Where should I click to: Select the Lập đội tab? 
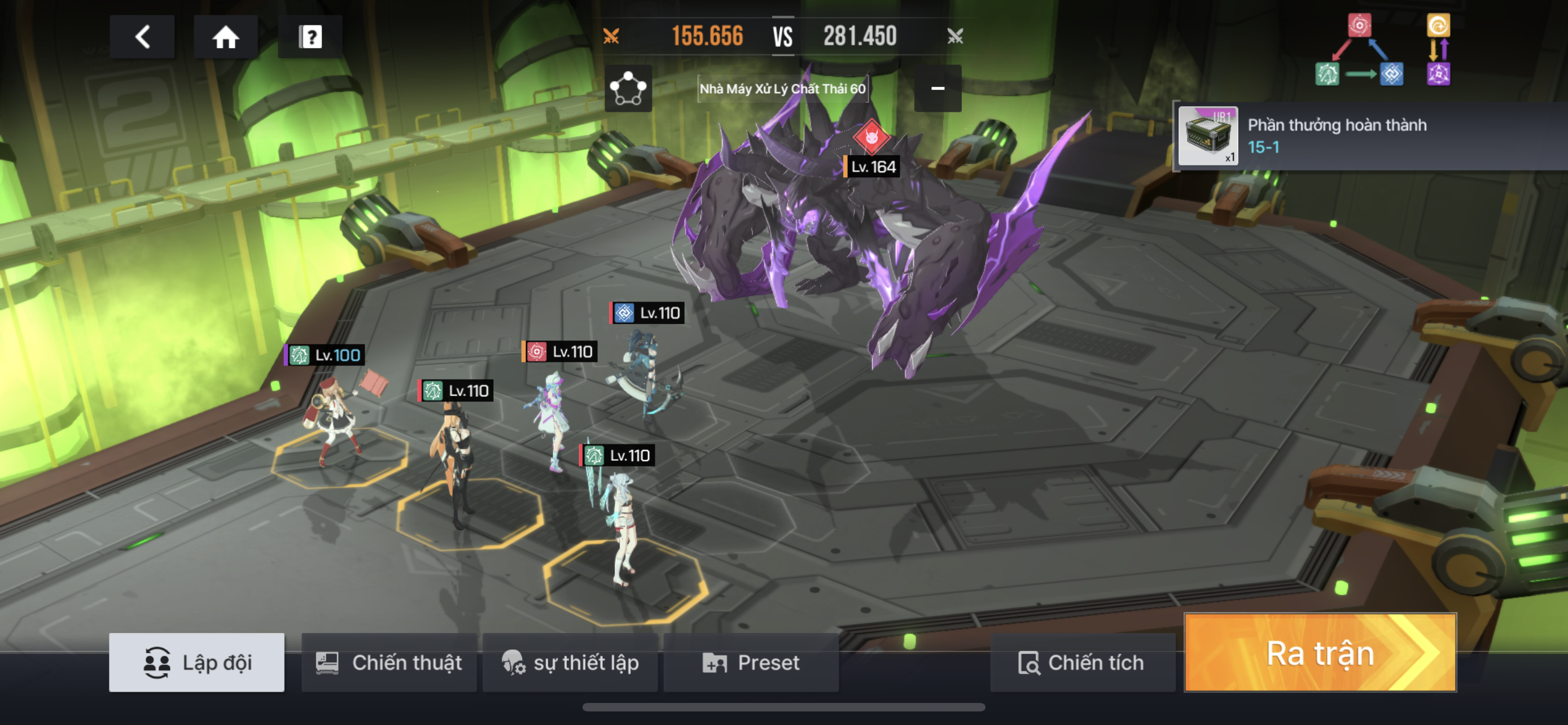196,662
